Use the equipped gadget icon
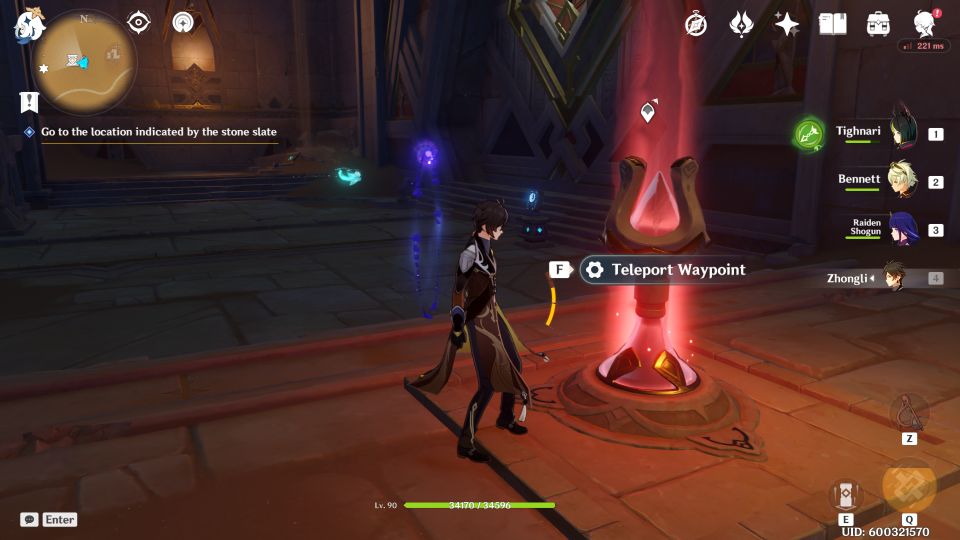The image size is (960, 540). 909,412
